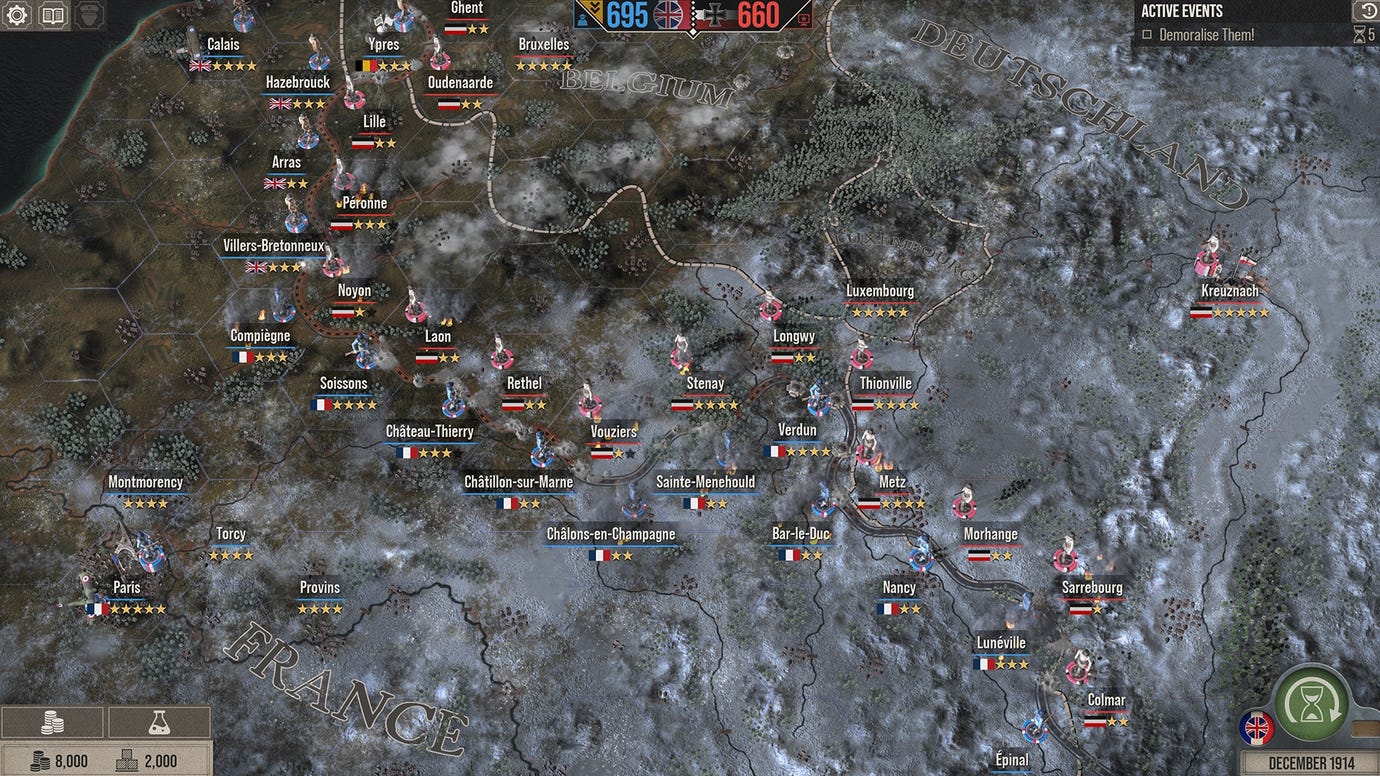Expand the diamond arrow below the score bar

tap(693, 32)
